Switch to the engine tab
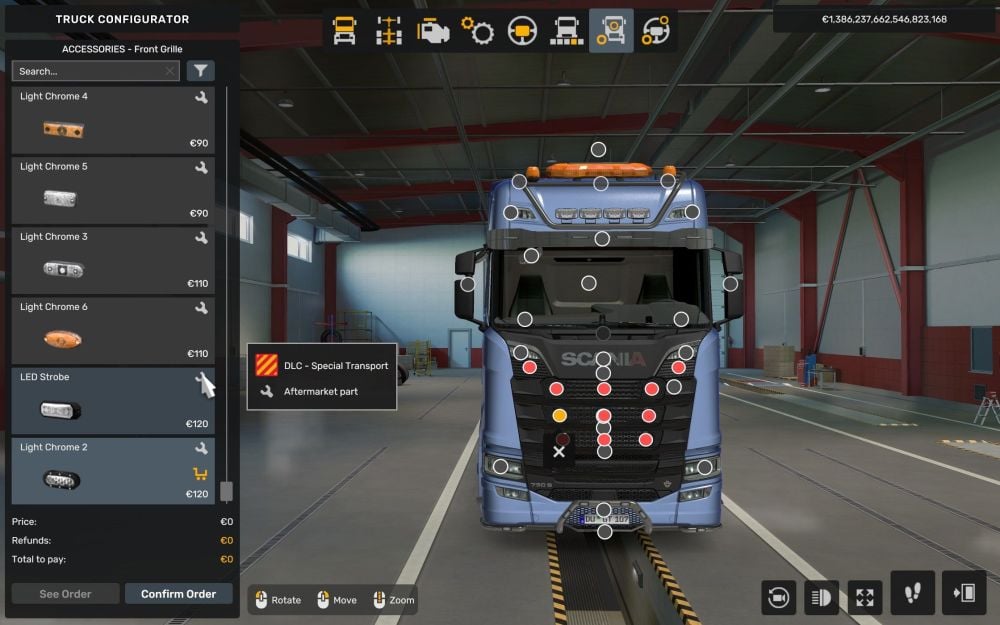This screenshot has height=625, width=1000. point(433,31)
